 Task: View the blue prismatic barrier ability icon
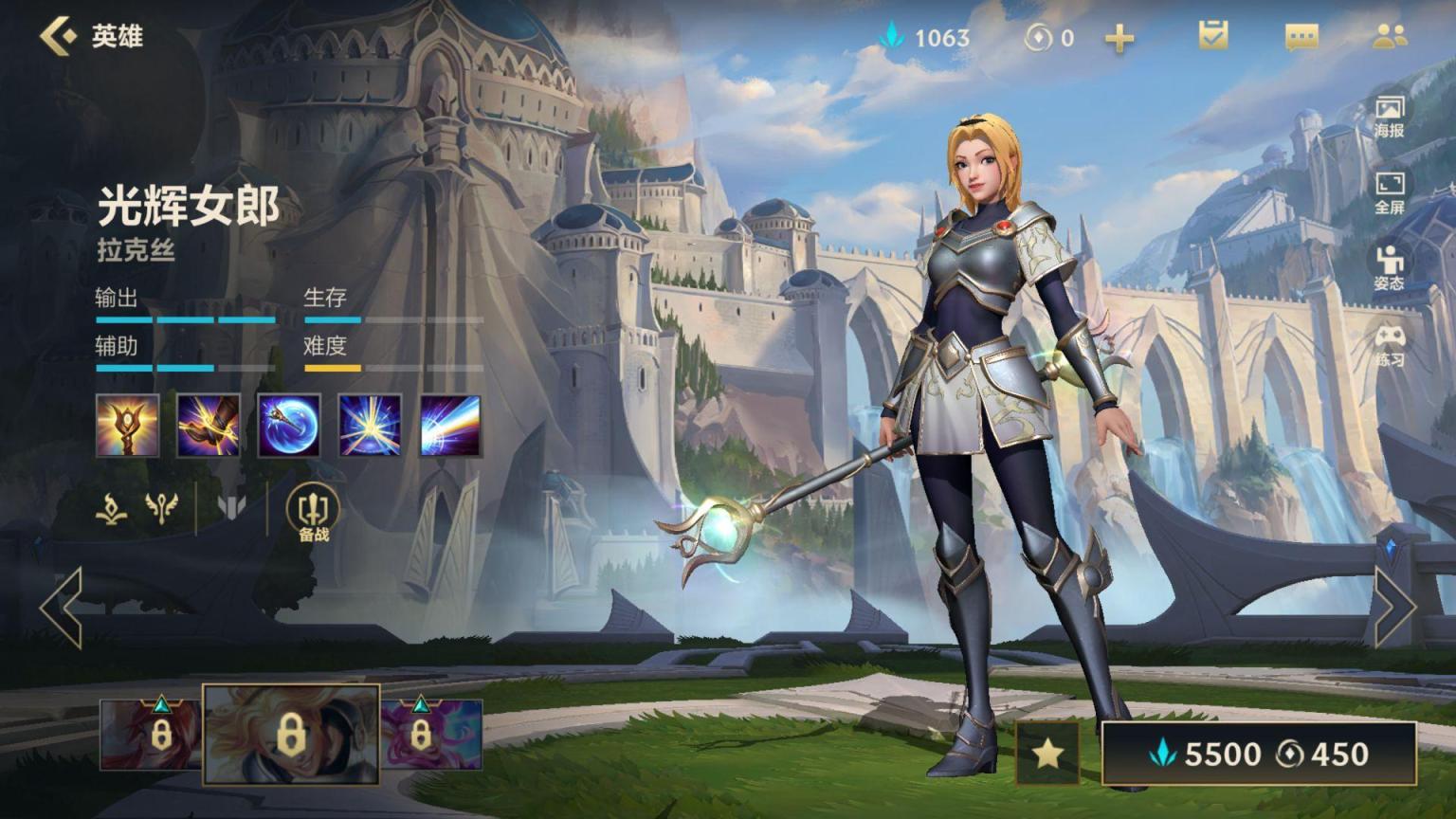click(289, 426)
